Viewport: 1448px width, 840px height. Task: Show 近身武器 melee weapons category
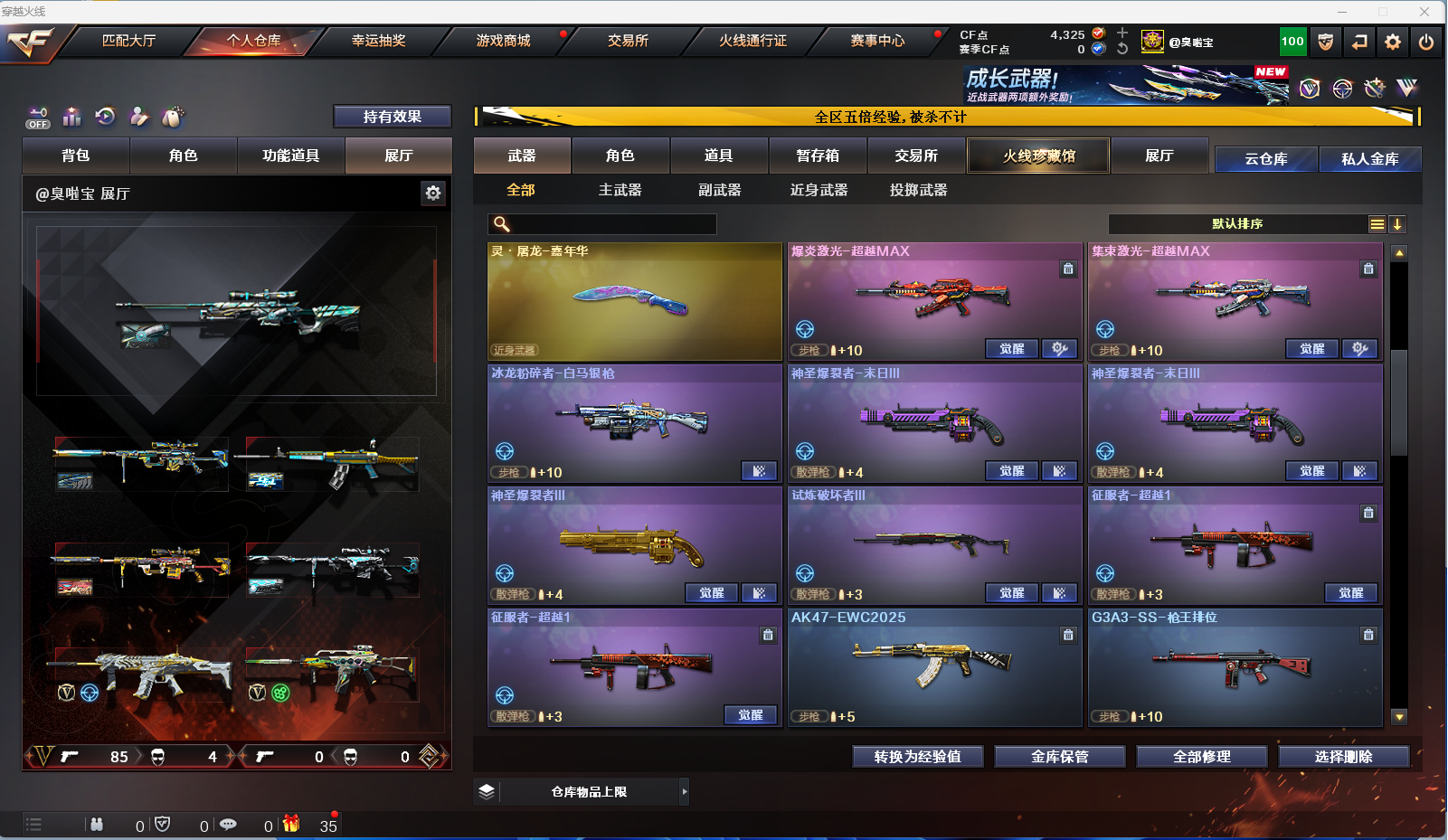(819, 190)
